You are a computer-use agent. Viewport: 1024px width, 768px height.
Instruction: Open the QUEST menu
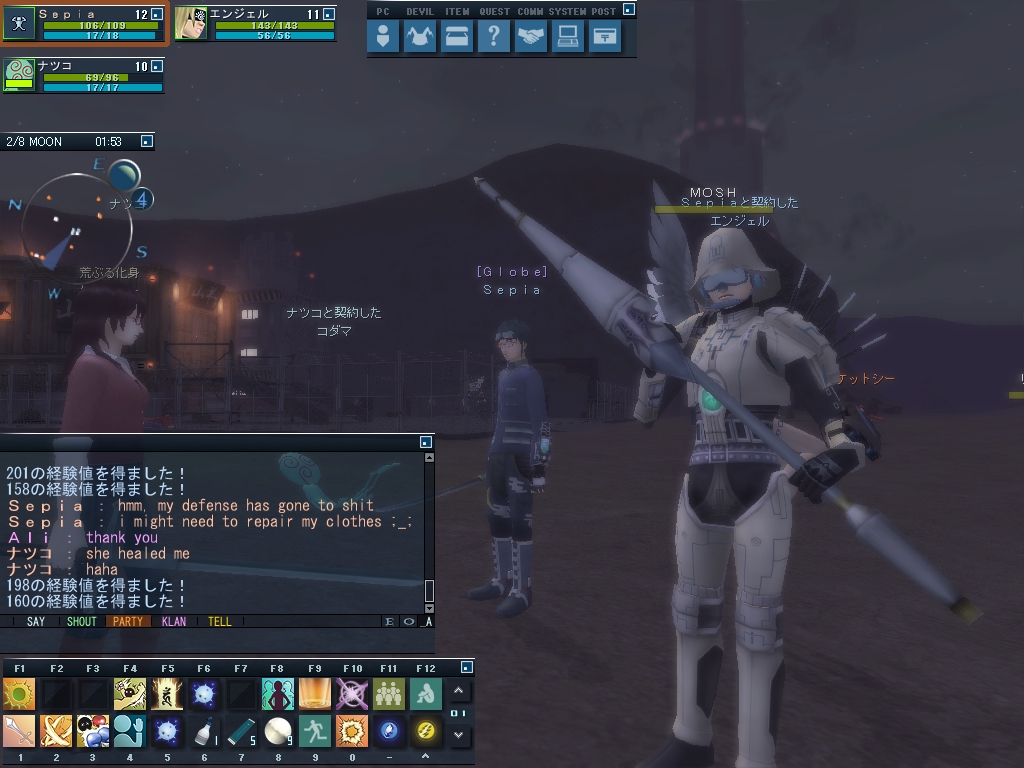(x=494, y=37)
